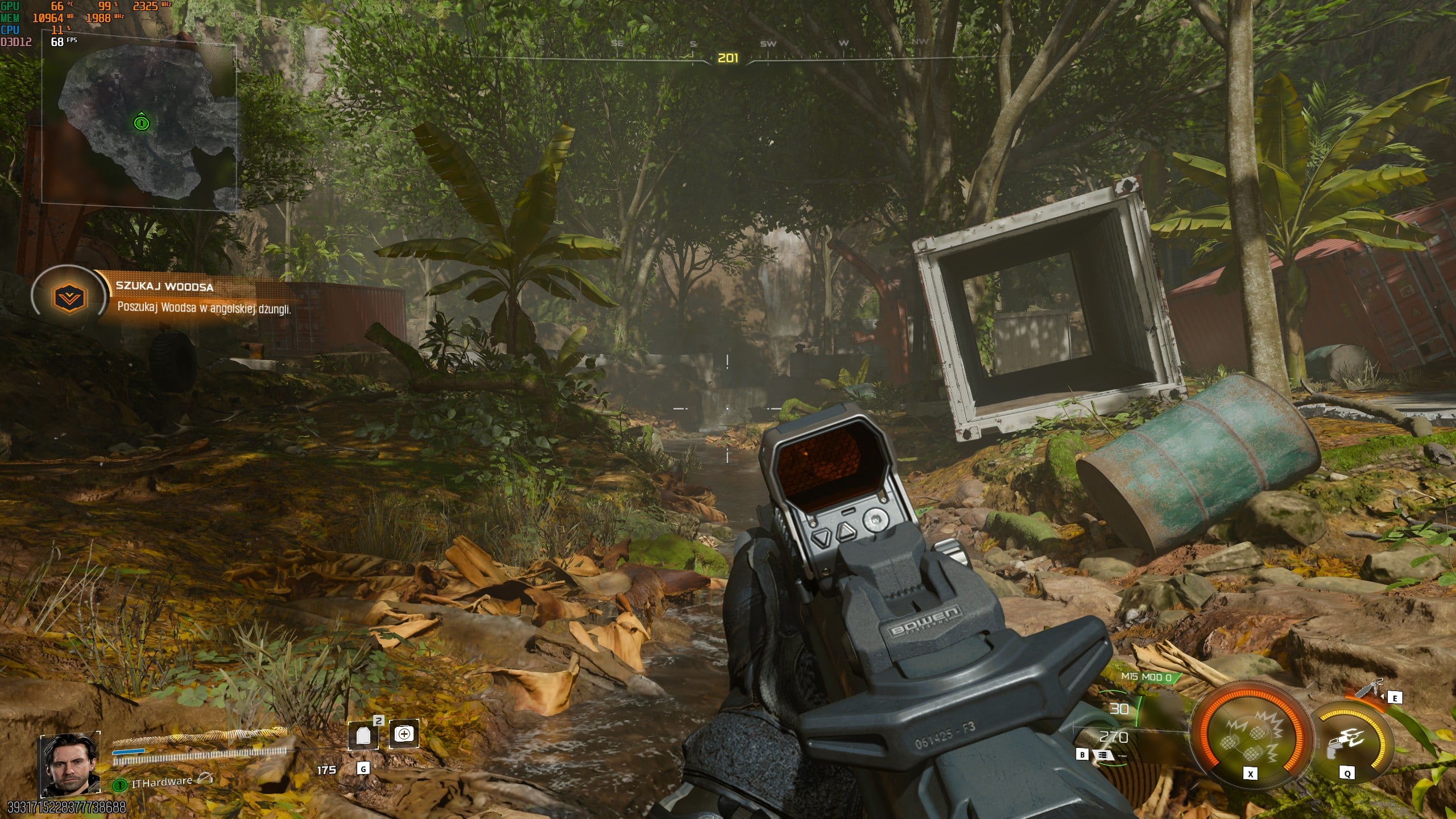Select the armor plate slot
This screenshot has height=819, width=1456.
click(x=363, y=735)
